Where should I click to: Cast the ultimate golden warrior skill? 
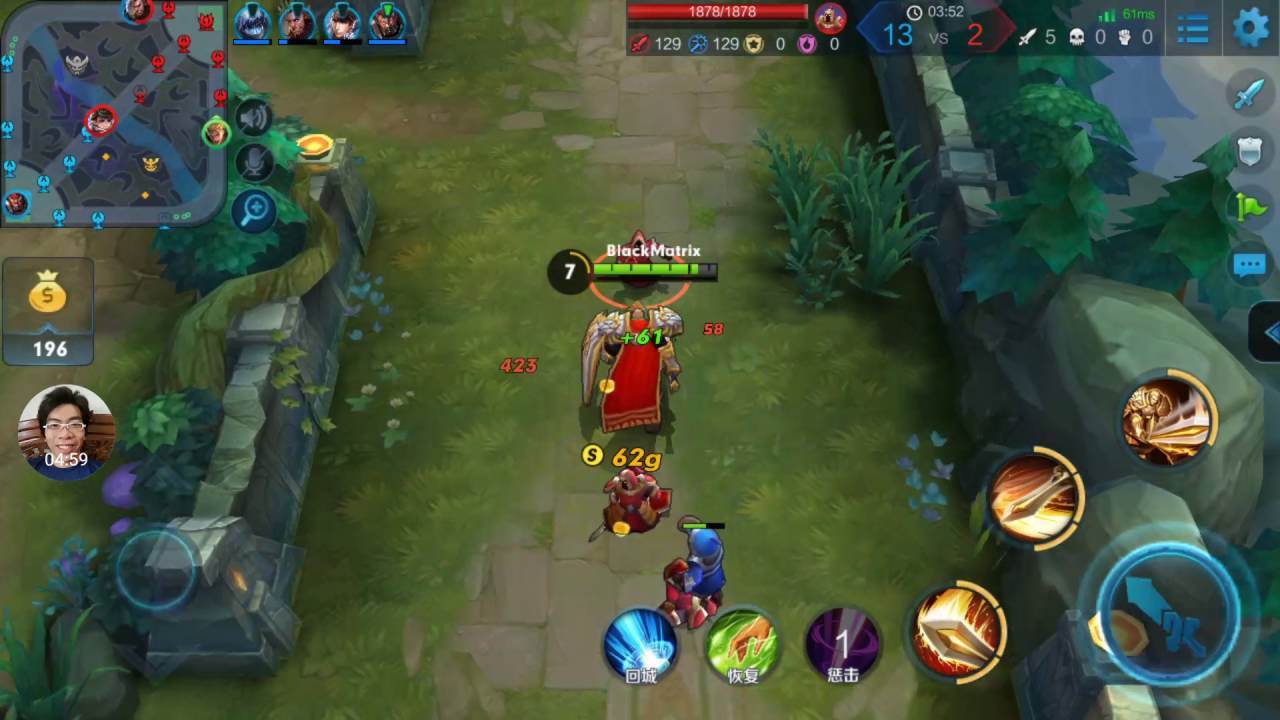point(1167,420)
